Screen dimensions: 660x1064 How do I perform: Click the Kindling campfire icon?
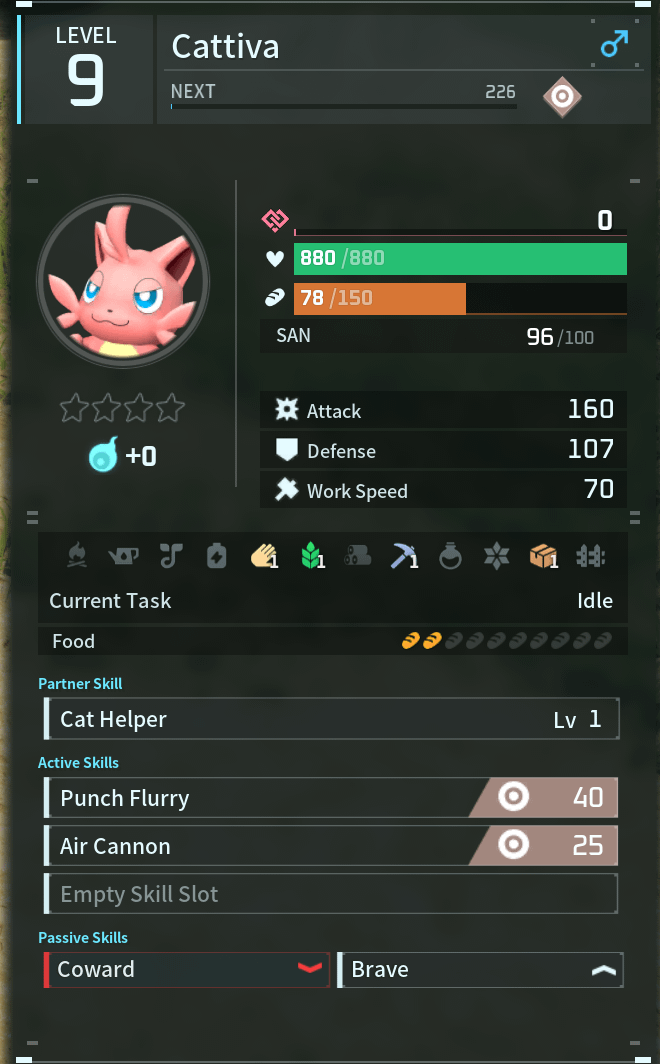tap(77, 556)
